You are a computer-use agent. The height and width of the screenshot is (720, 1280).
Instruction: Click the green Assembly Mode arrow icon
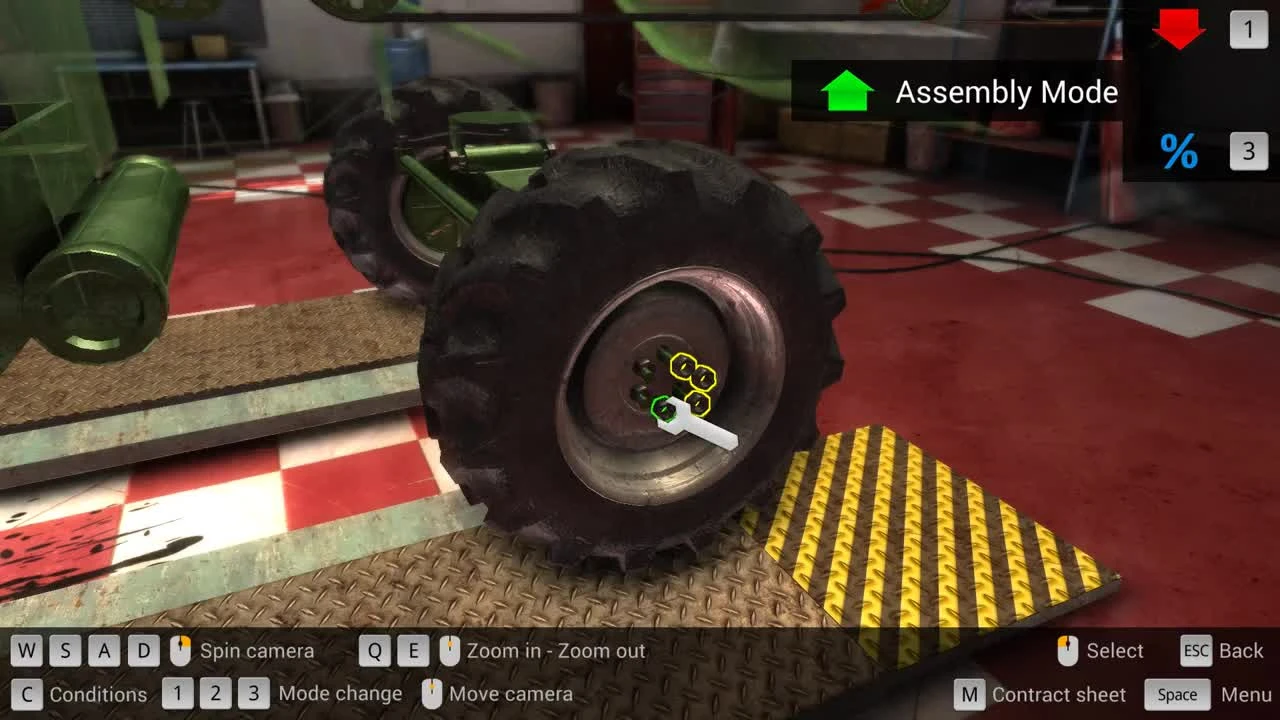pyautogui.click(x=845, y=92)
